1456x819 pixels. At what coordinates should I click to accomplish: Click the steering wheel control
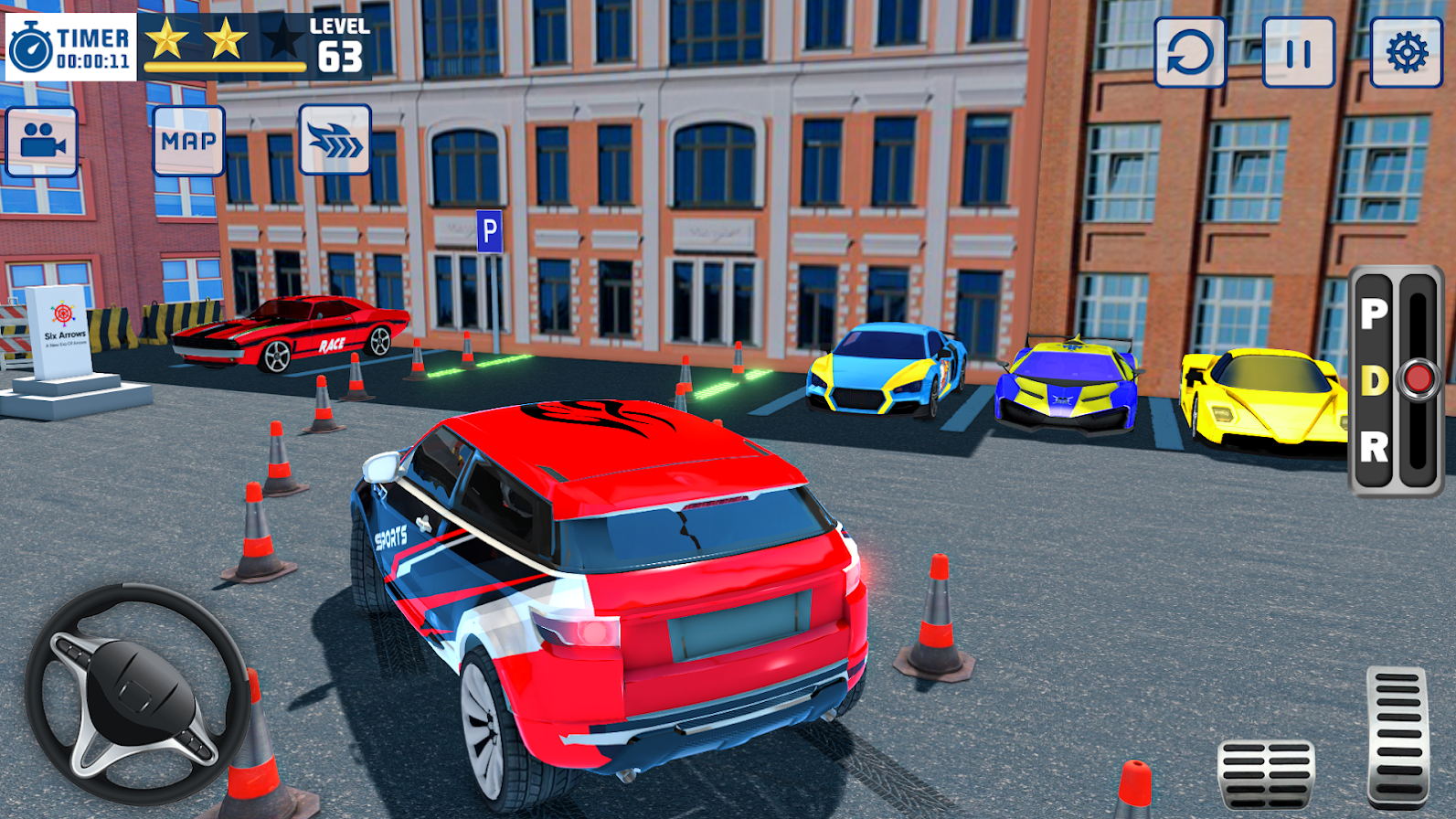pos(137,693)
